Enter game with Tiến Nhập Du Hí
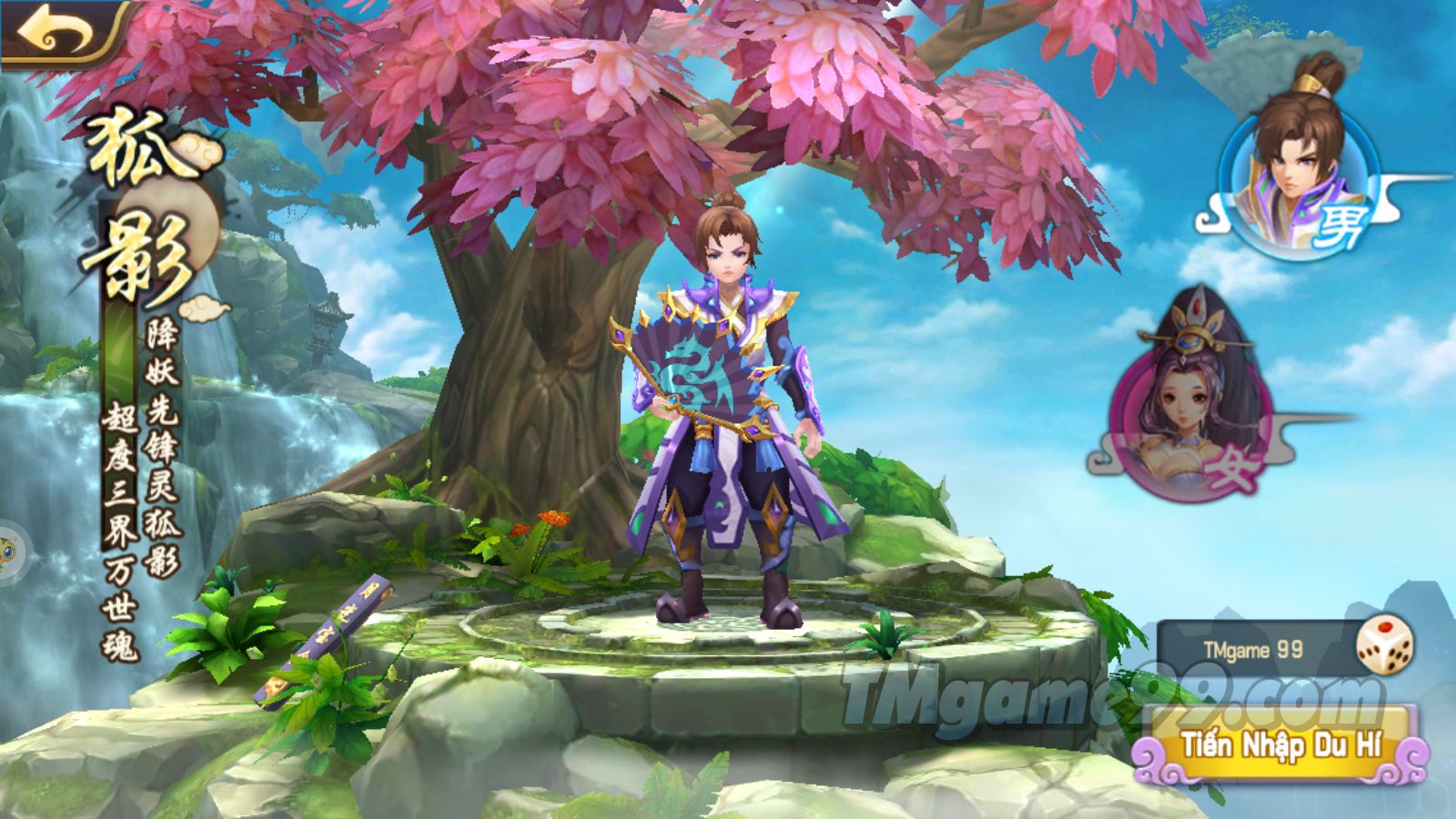This screenshot has height=819, width=1456. pos(1281,746)
